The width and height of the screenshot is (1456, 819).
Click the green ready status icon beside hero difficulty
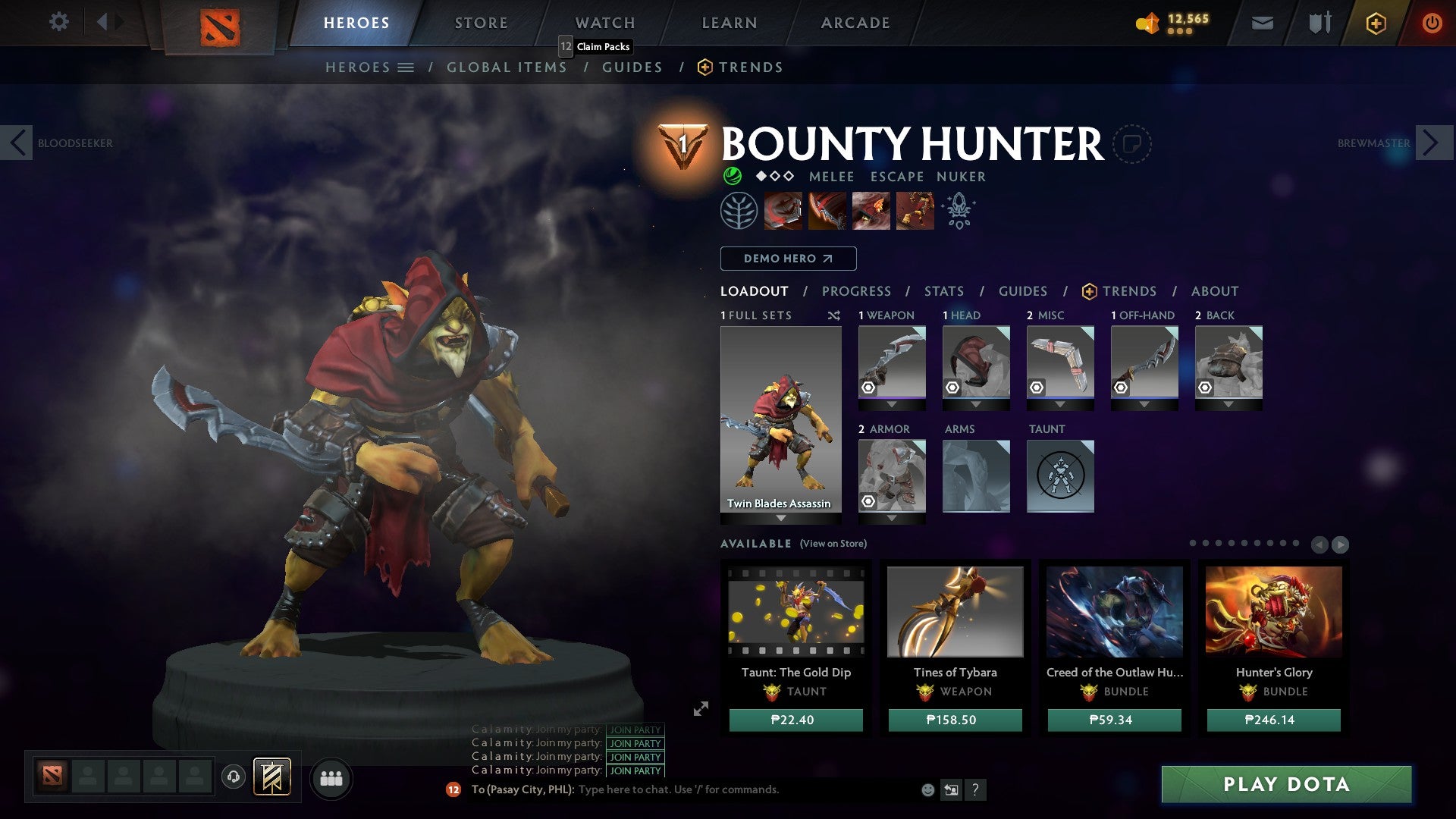point(732,176)
